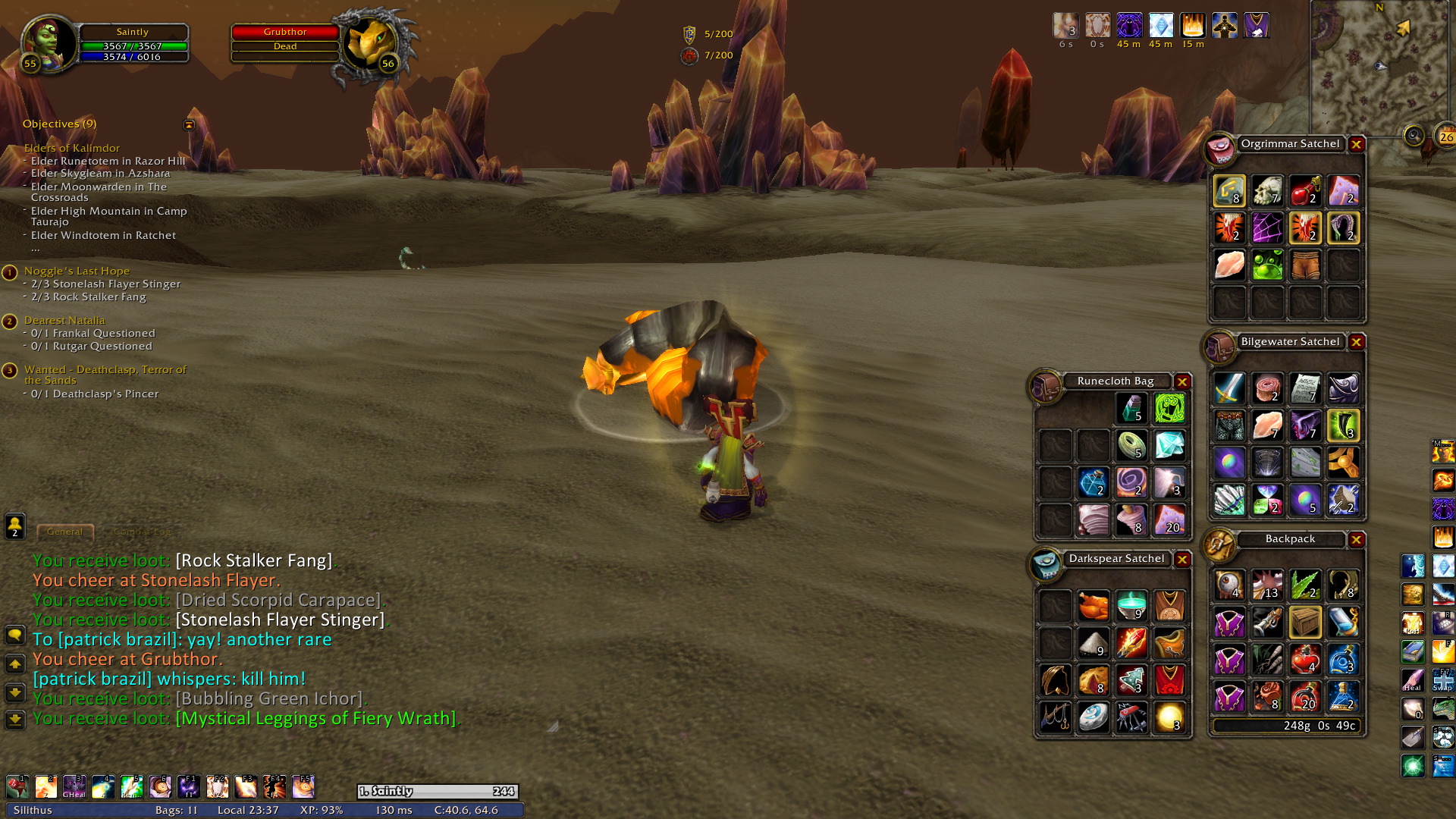The image size is (1456, 819).
Task: Switch to the General chat tab
Action: point(64,532)
